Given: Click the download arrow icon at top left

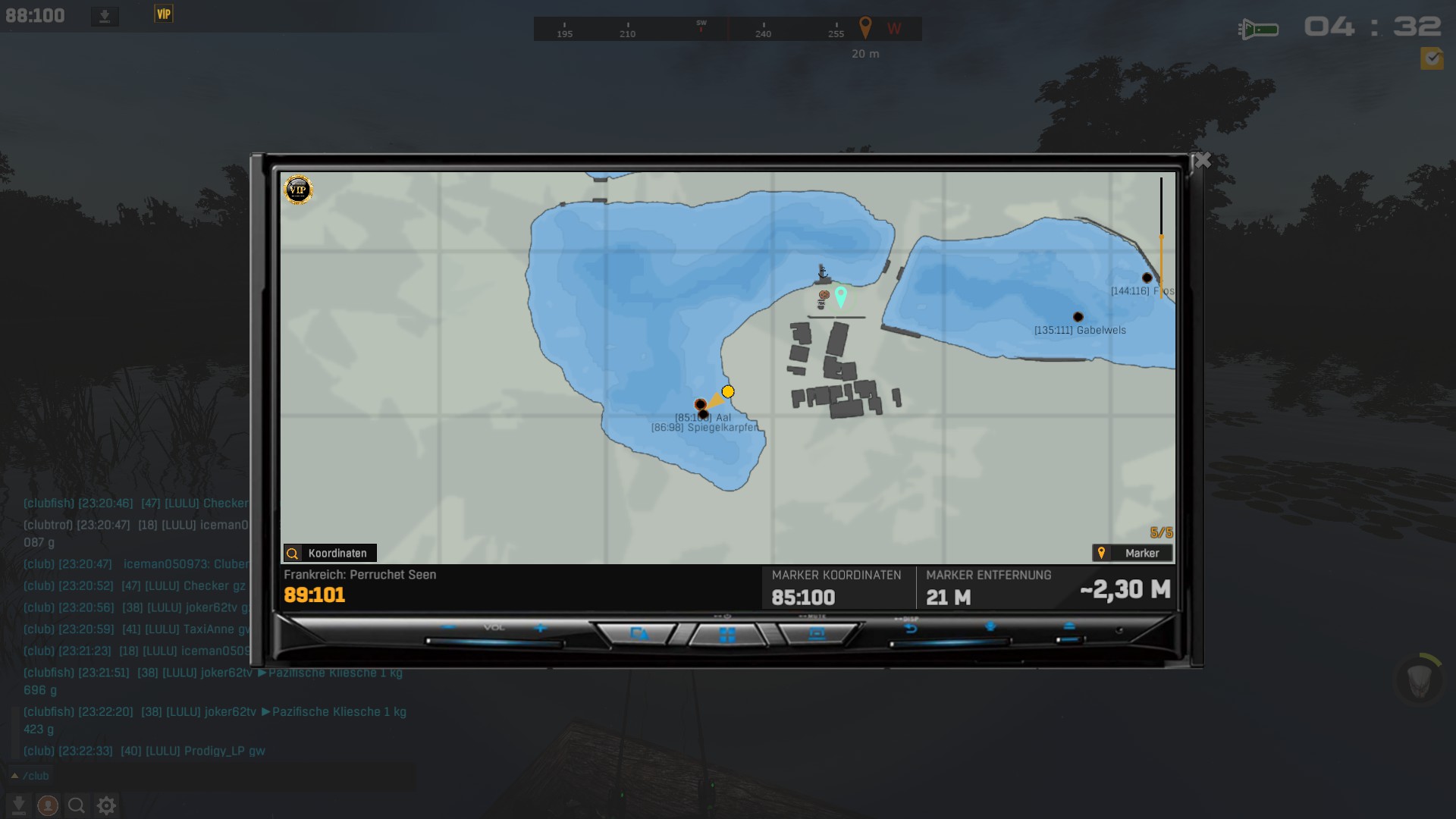Looking at the screenshot, I should [x=105, y=16].
